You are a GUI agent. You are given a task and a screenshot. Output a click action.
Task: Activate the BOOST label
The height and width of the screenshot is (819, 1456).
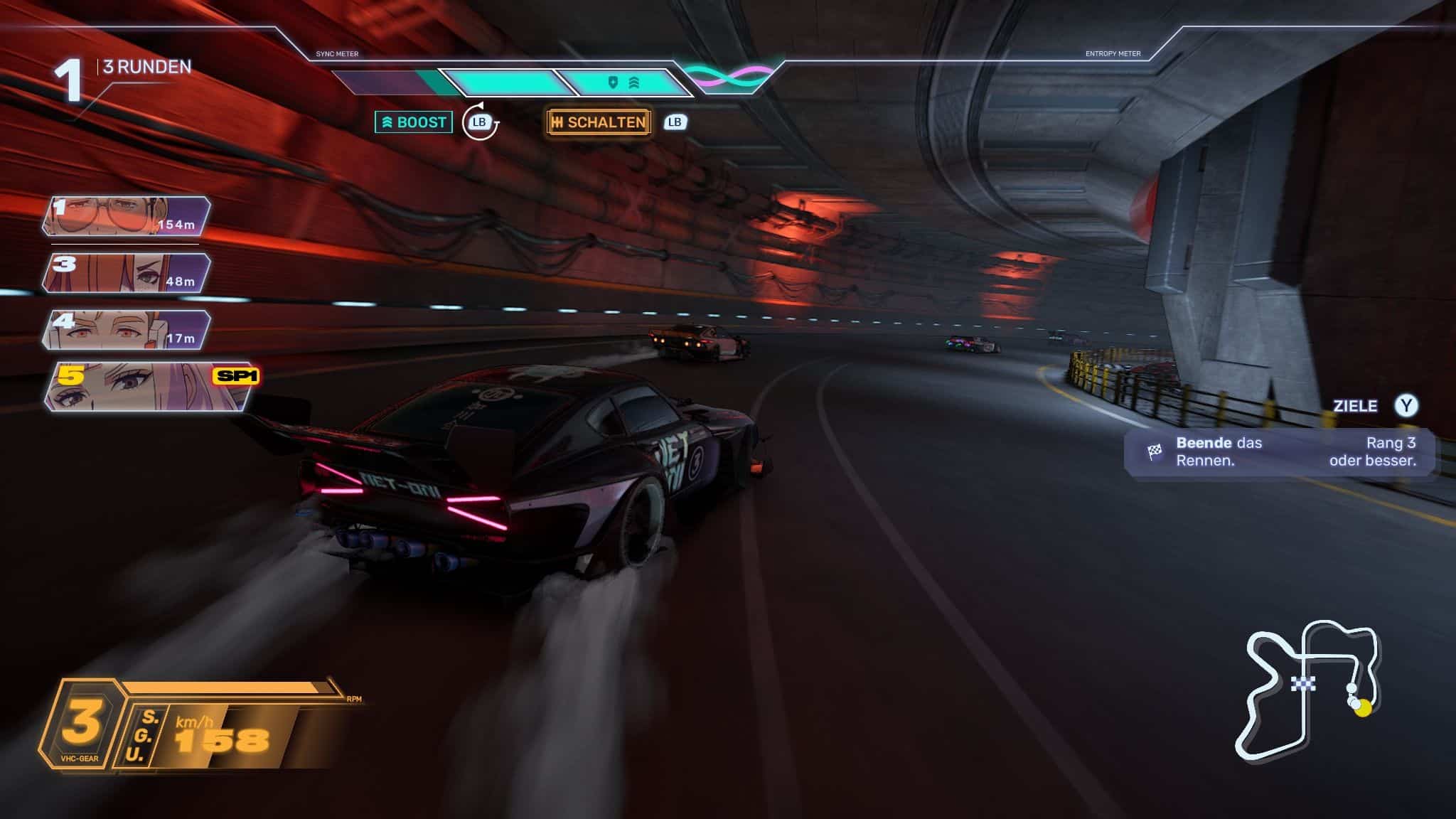[x=414, y=122]
